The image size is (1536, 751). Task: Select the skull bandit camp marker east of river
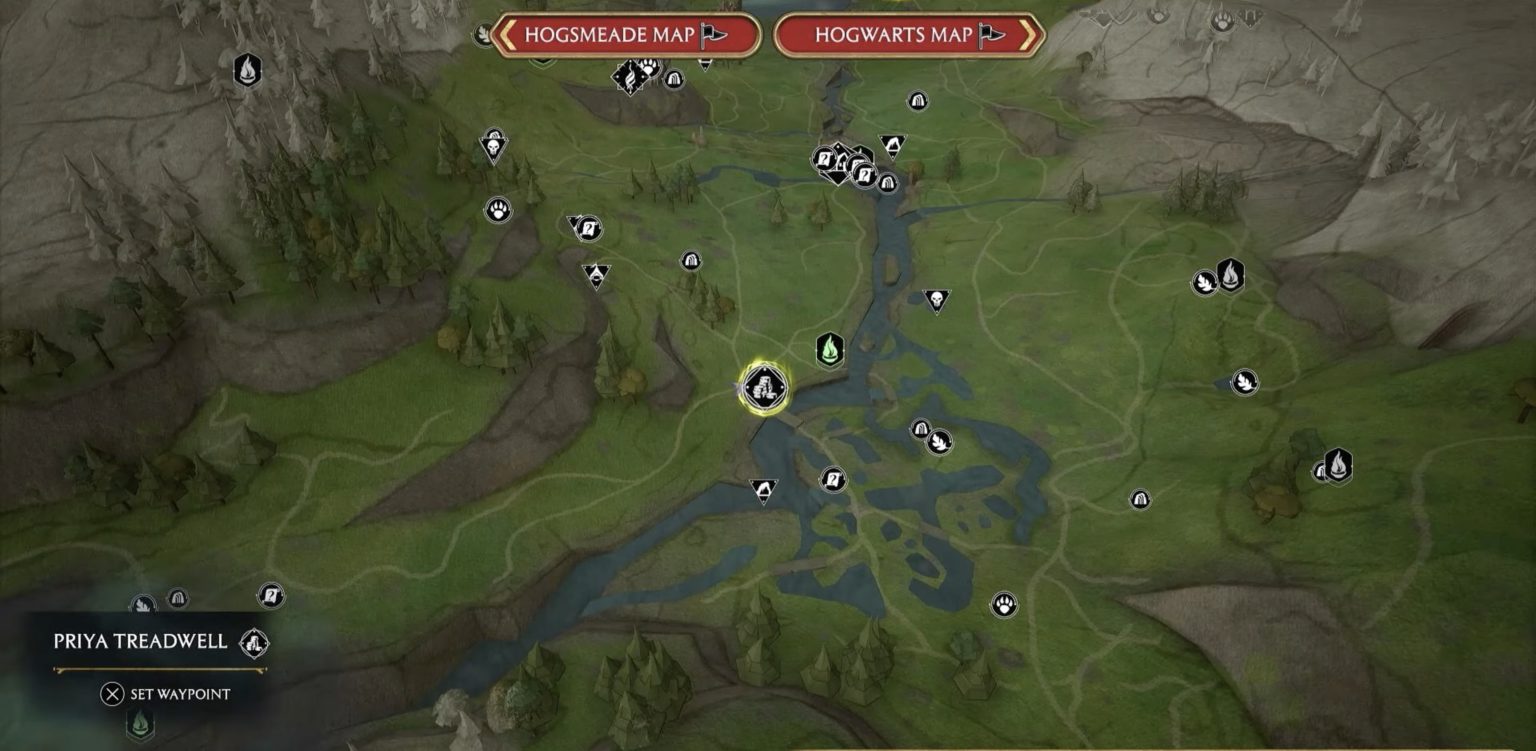coord(938,298)
